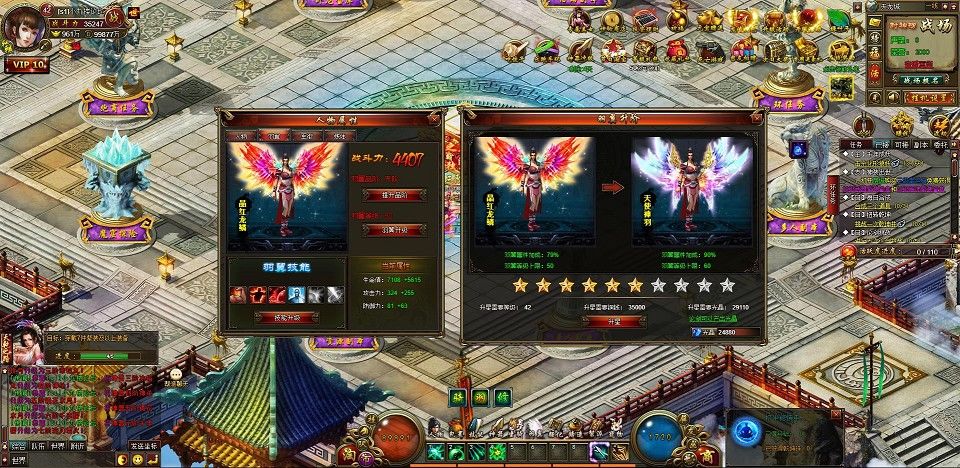Click the 羽翼升级 wing upgrade button
This screenshot has height=468, width=960.
[x=393, y=229]
